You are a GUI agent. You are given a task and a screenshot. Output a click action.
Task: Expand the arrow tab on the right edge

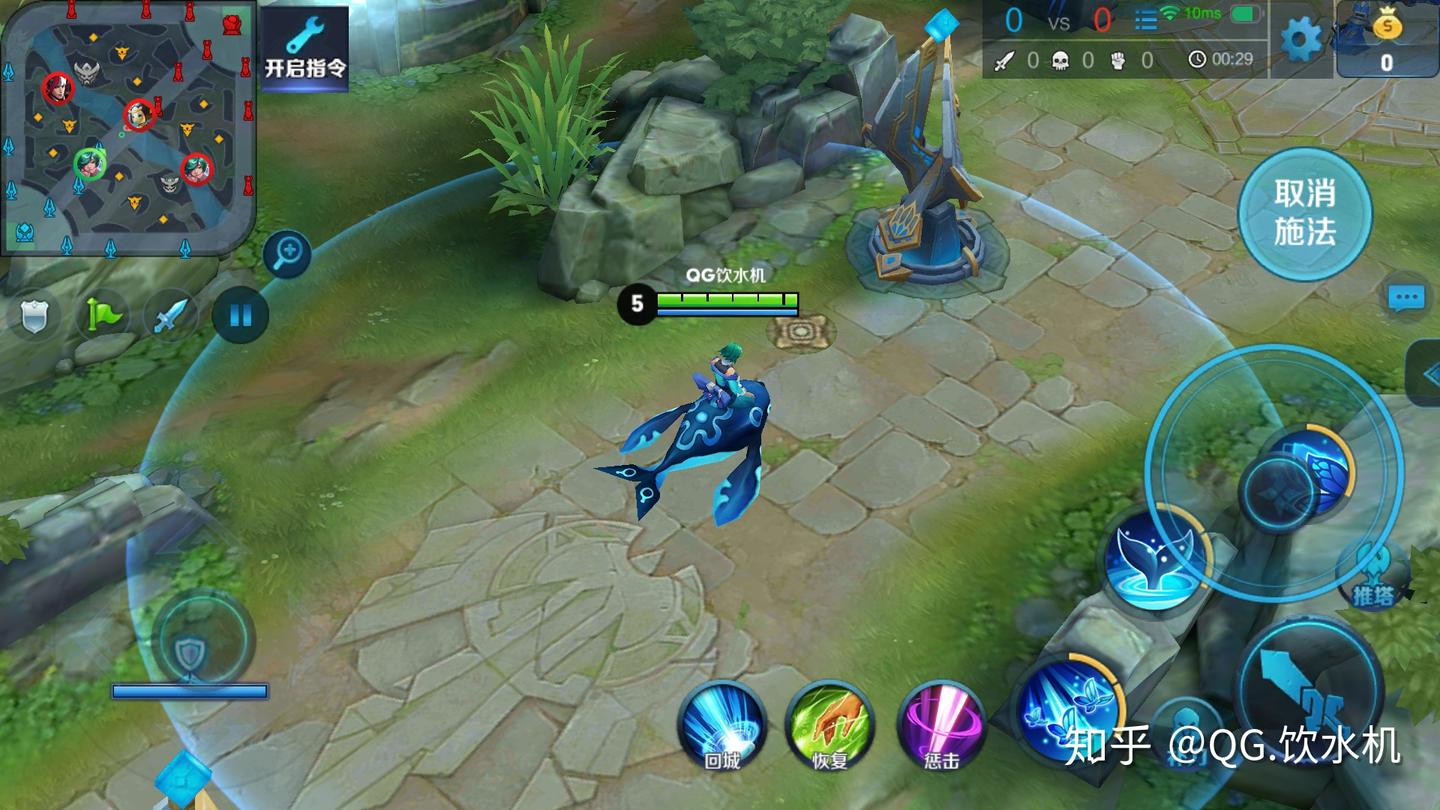coord(1424,372)
